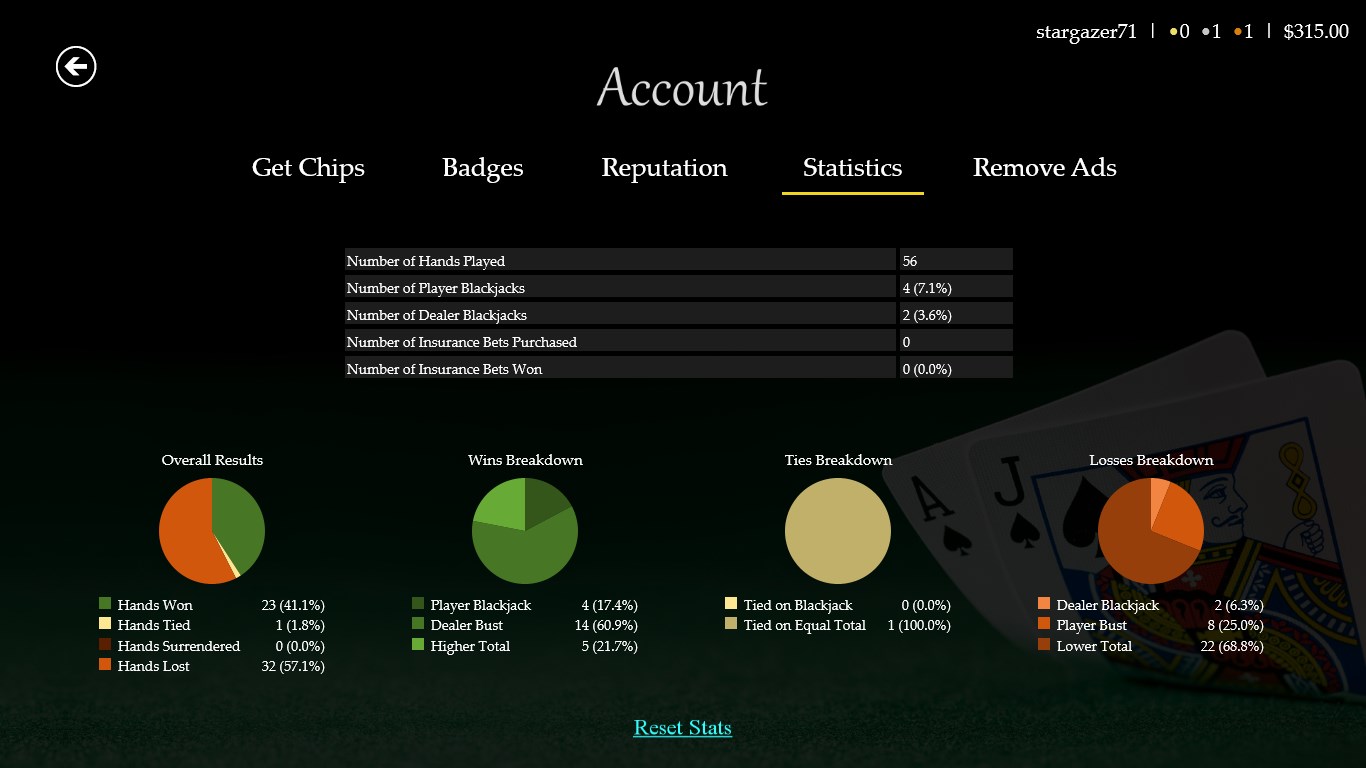Select the Number of Hands Played row
The image size is (1366, 768).
tap(678, 260)
